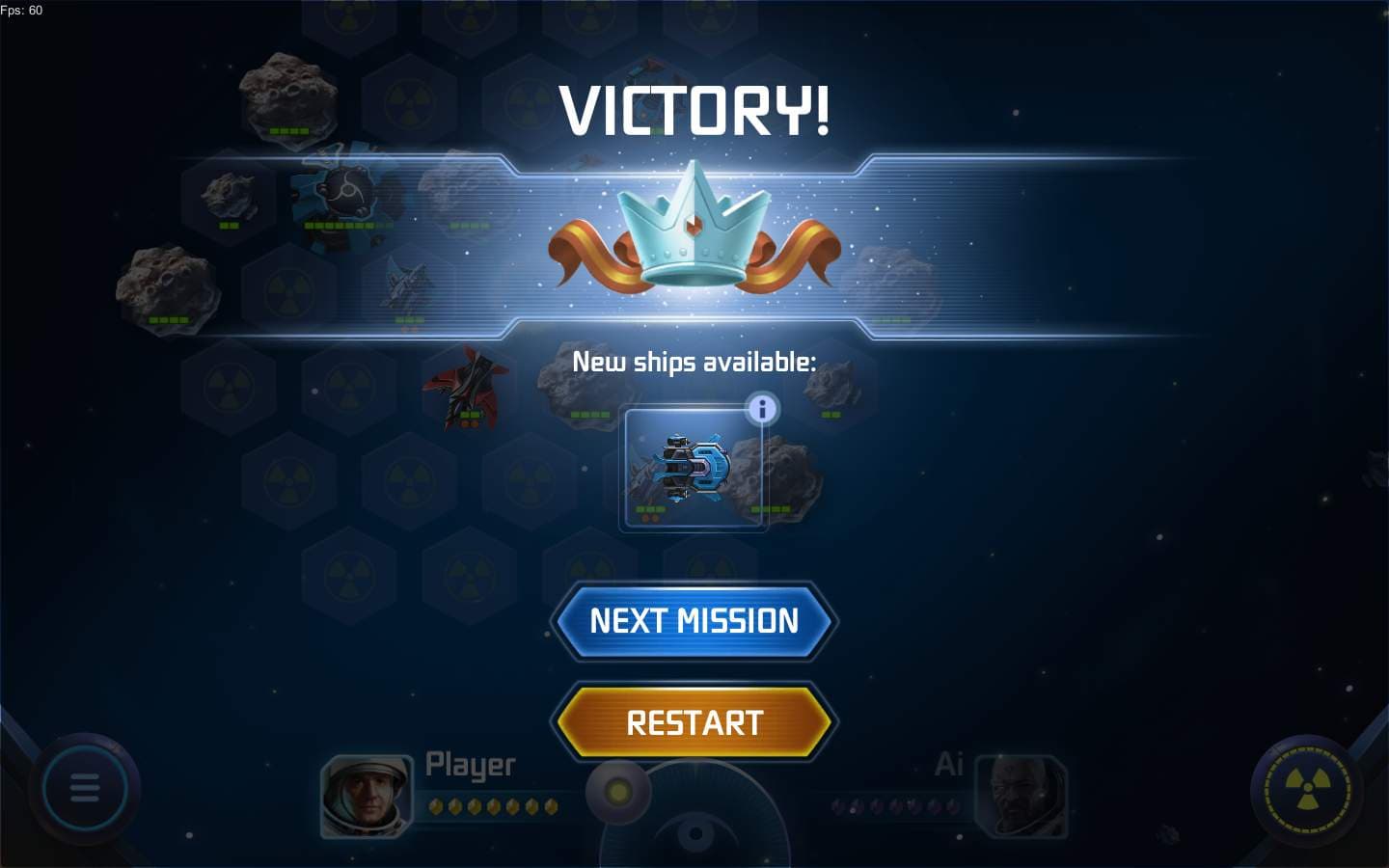Viewport: 1389px width, 868px height.
Task: Select the red enemy ship on the map
Action: pos(465,386)
